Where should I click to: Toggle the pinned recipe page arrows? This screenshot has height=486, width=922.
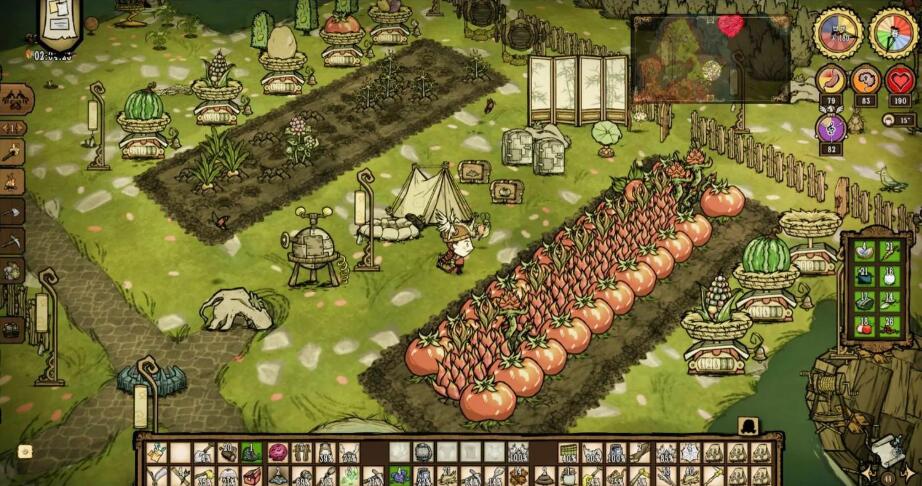(x=13, y=128)
